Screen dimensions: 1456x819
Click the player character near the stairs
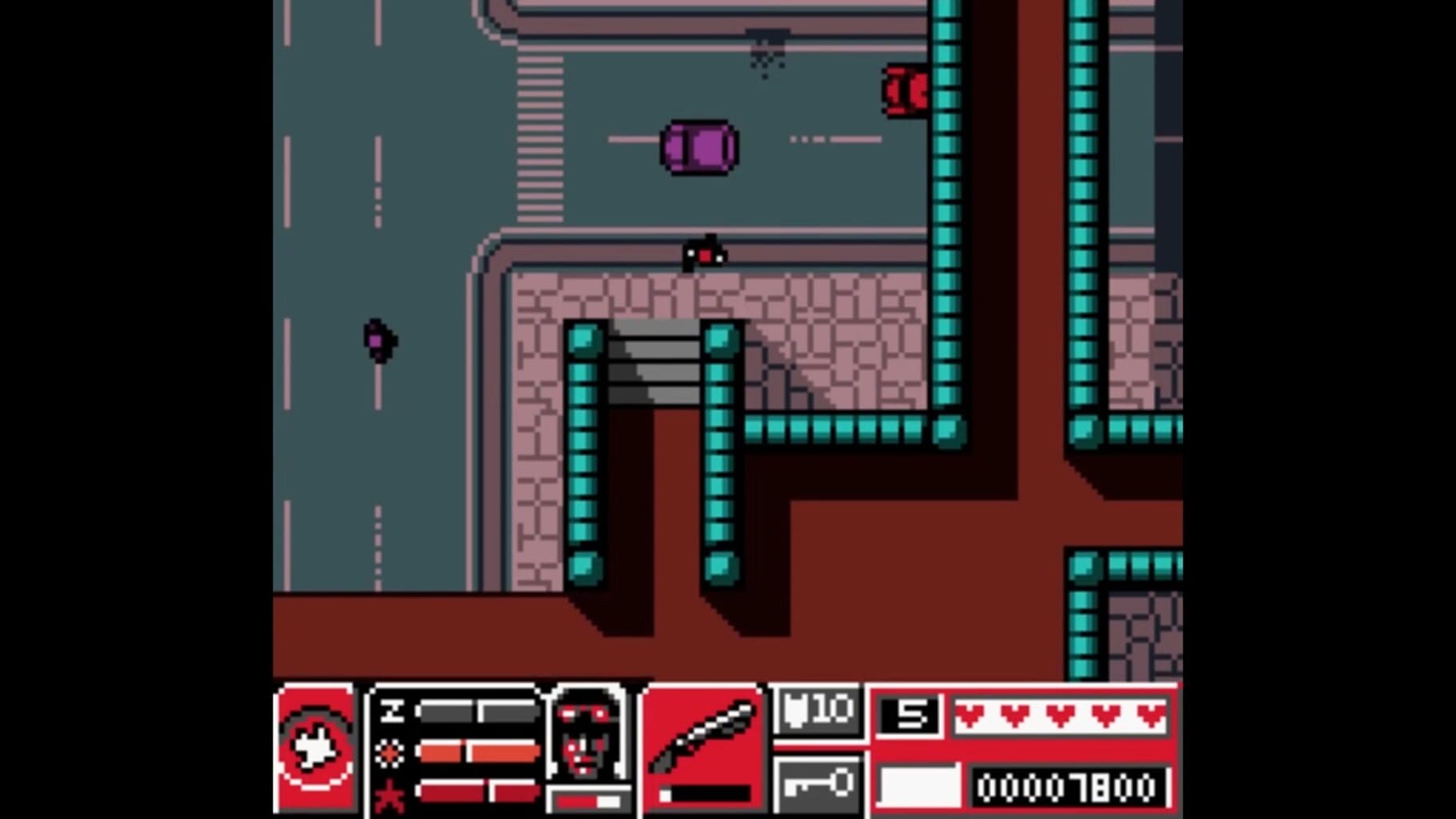[702, 252]
